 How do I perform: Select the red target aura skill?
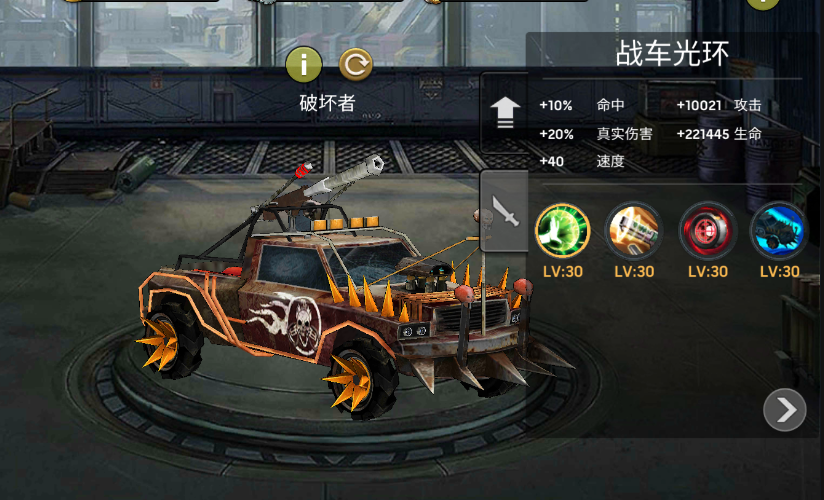tap(707, 228)
